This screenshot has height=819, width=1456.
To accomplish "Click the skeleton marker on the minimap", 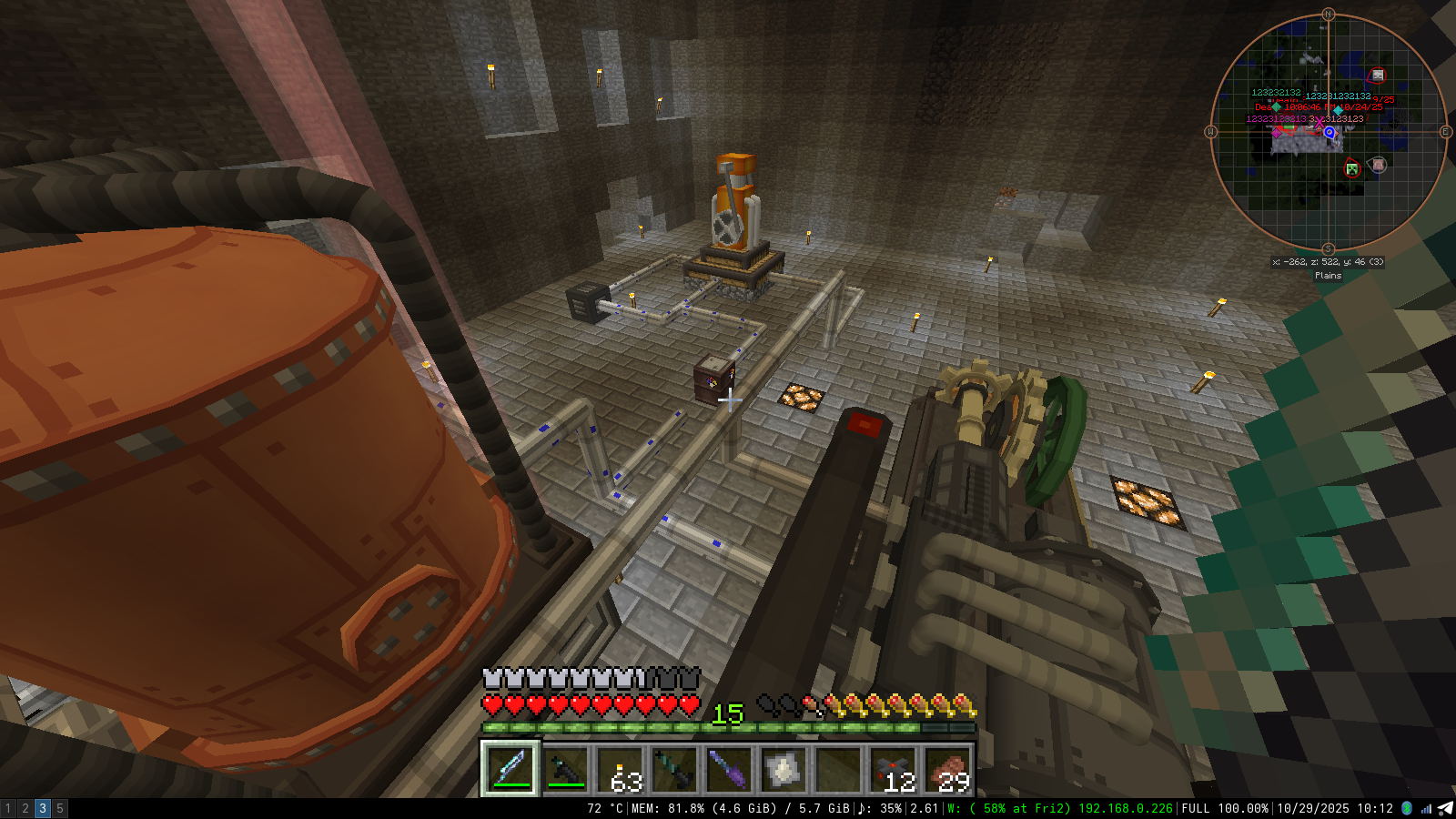I will 1378,76.
